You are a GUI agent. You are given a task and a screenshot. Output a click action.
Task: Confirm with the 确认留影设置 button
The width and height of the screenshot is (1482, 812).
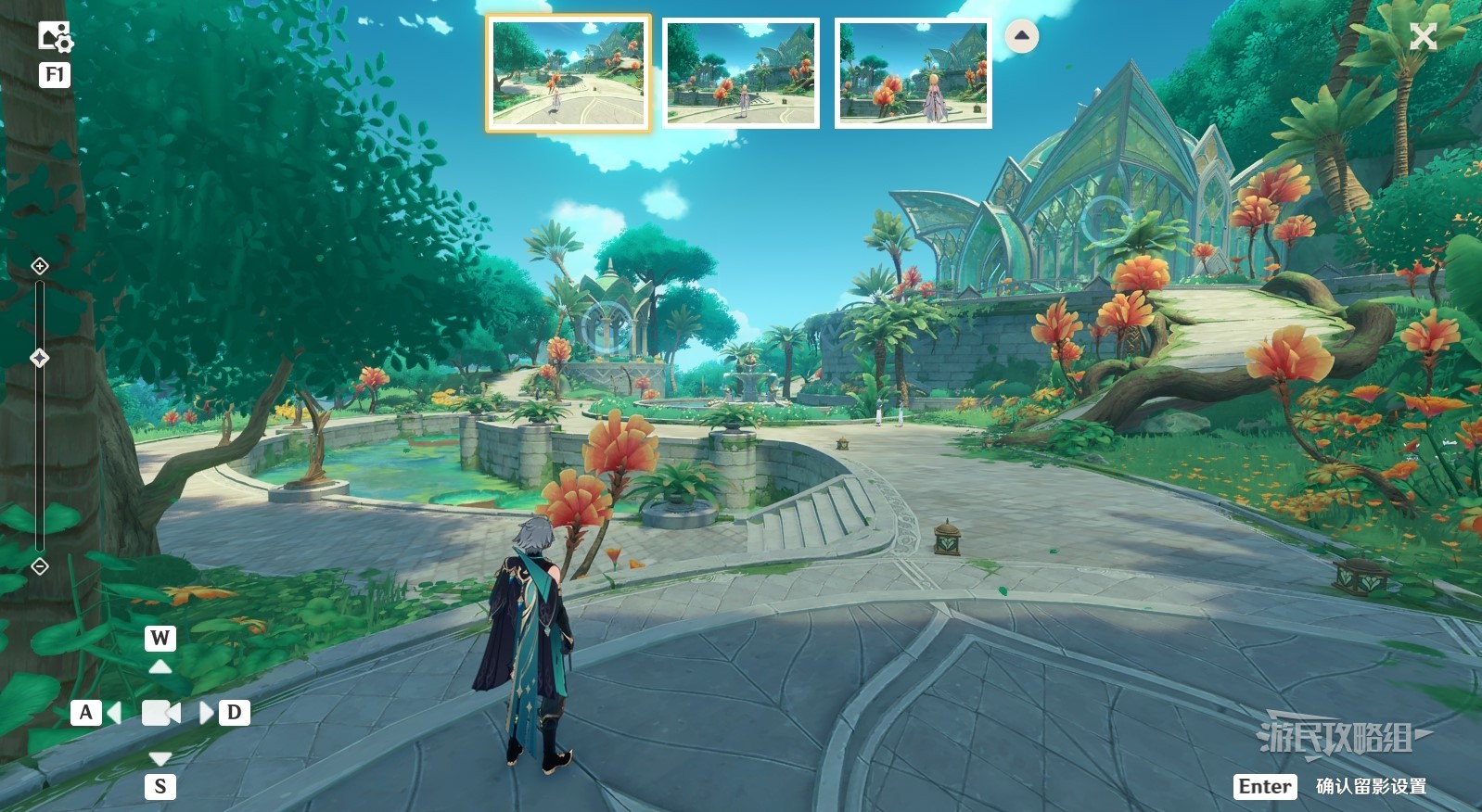[1370, 786]
